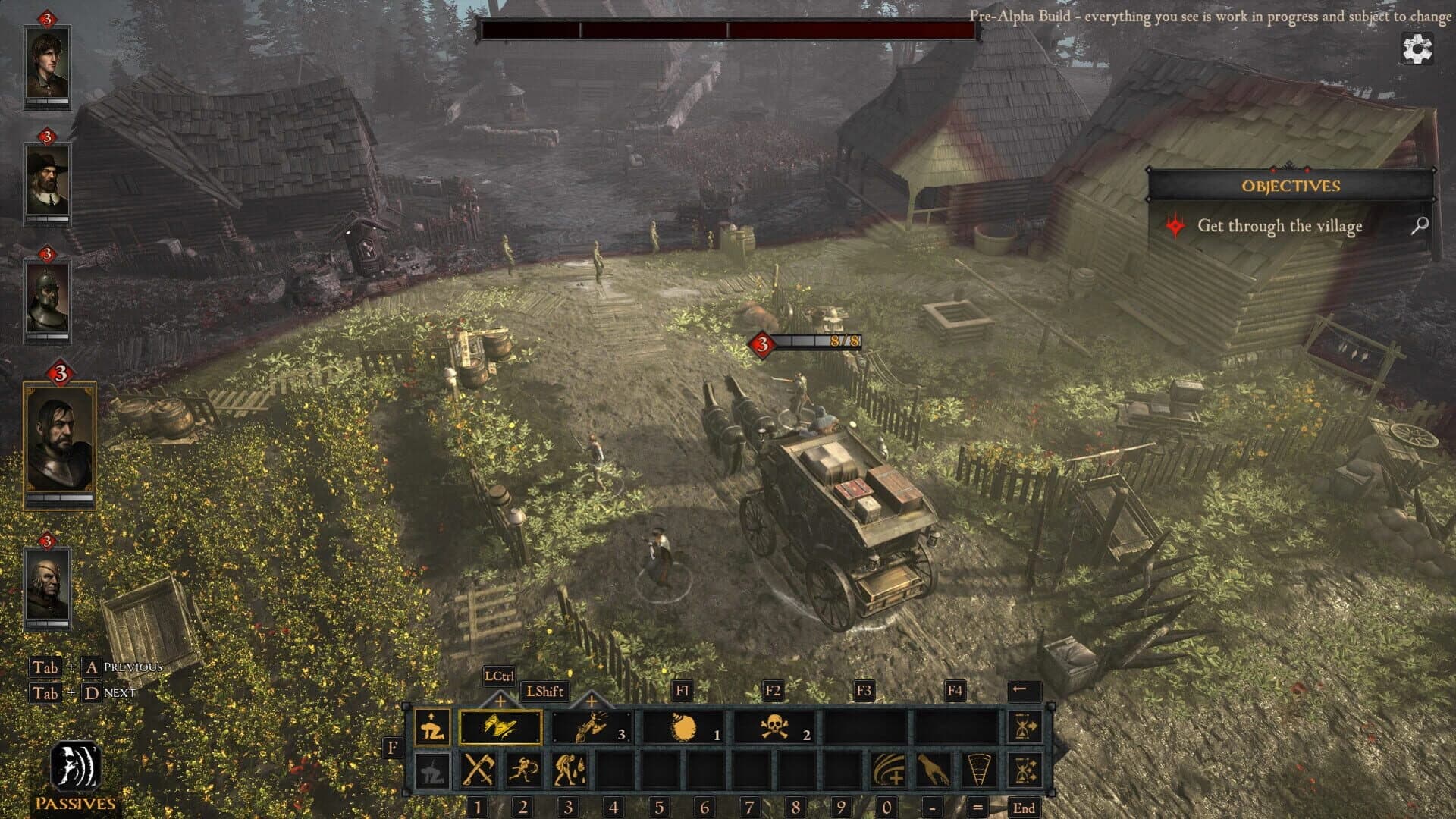This screenshot has width=1456, height=819.
Task: Activate the sprint ability icon
Action: click(525, 770)
